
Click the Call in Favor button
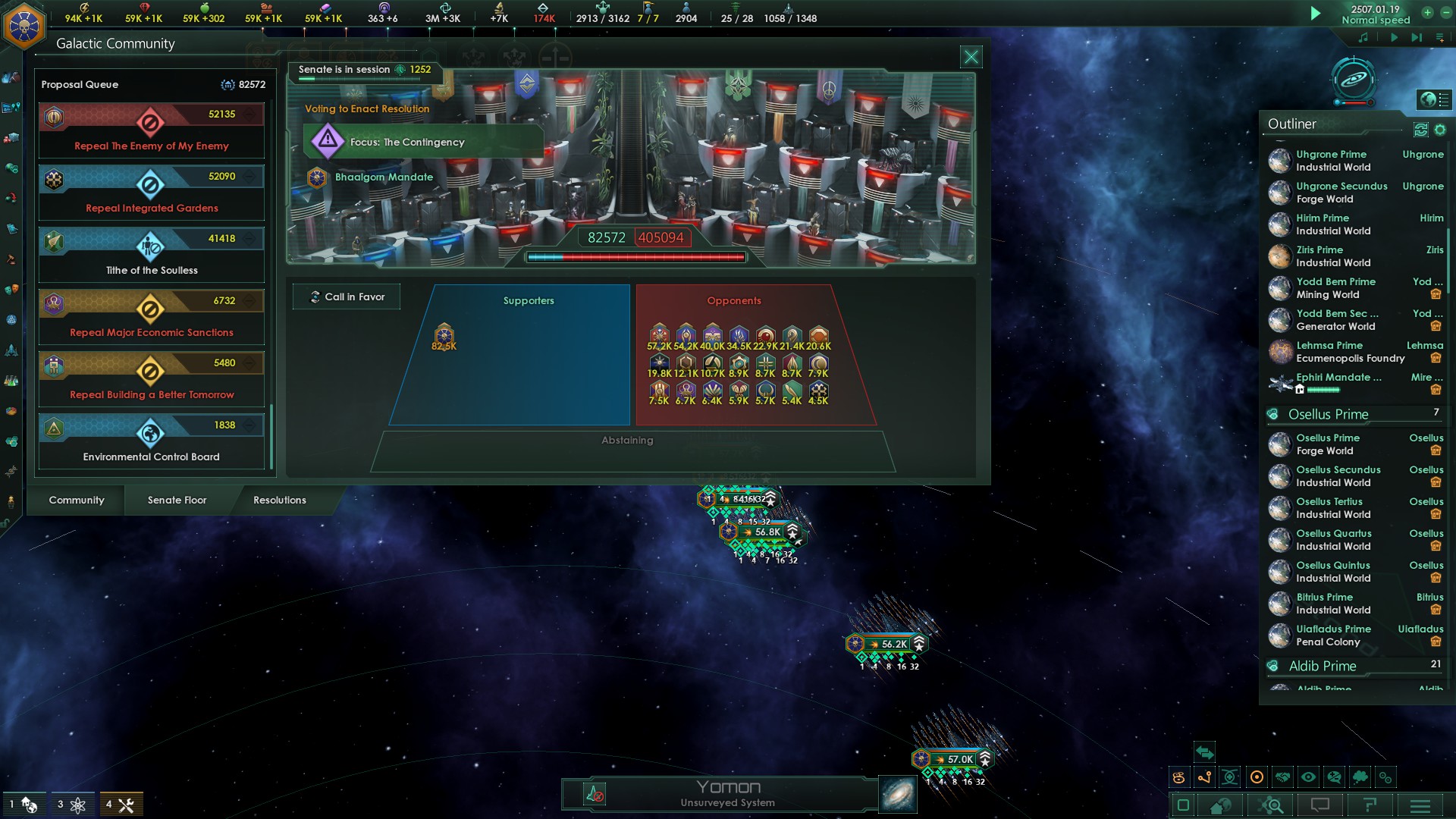pos(347,297)
